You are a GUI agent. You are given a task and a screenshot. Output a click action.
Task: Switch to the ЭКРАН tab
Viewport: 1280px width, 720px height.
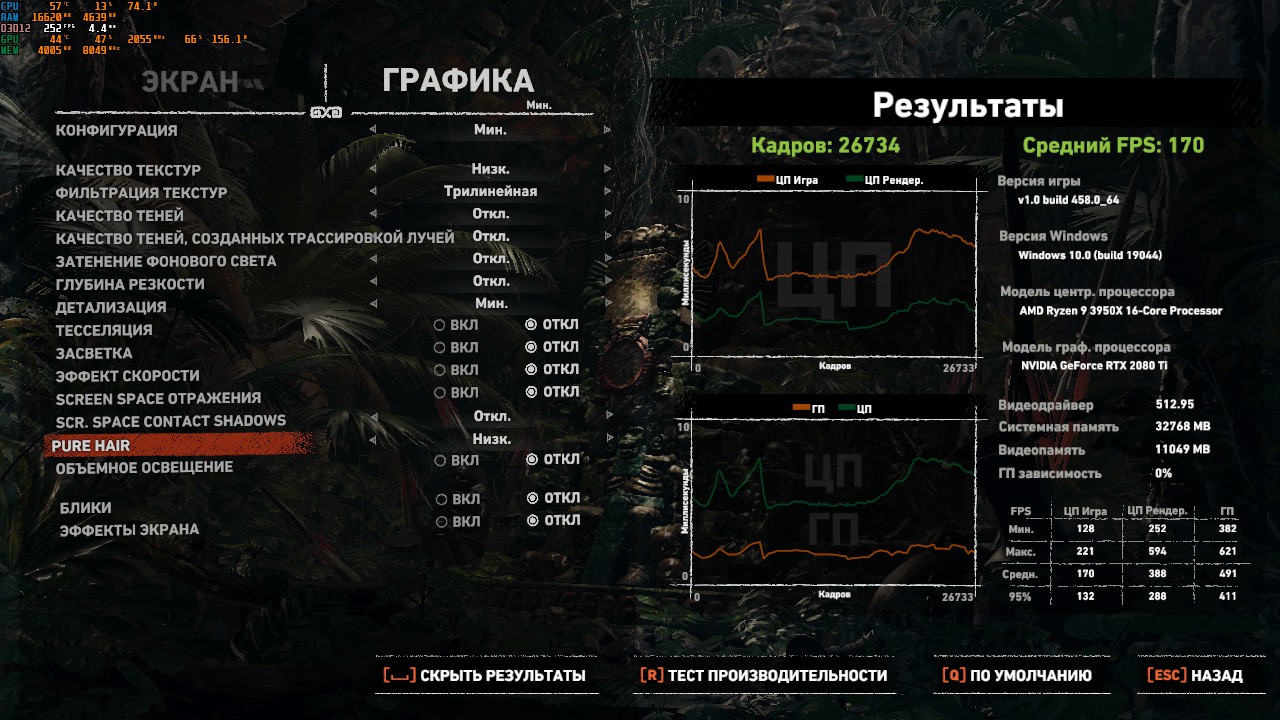pyautogui.click(x=190, y=82)
